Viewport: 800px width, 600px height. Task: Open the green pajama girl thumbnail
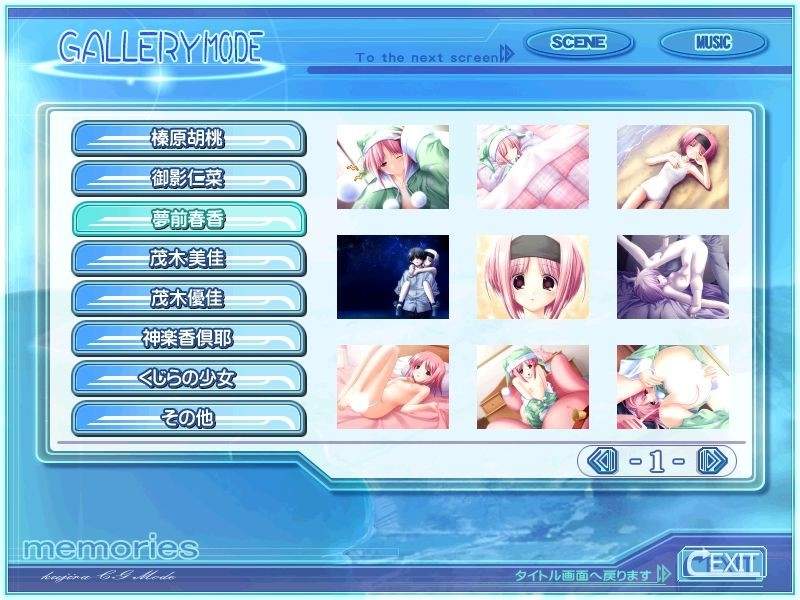(393, 167)
